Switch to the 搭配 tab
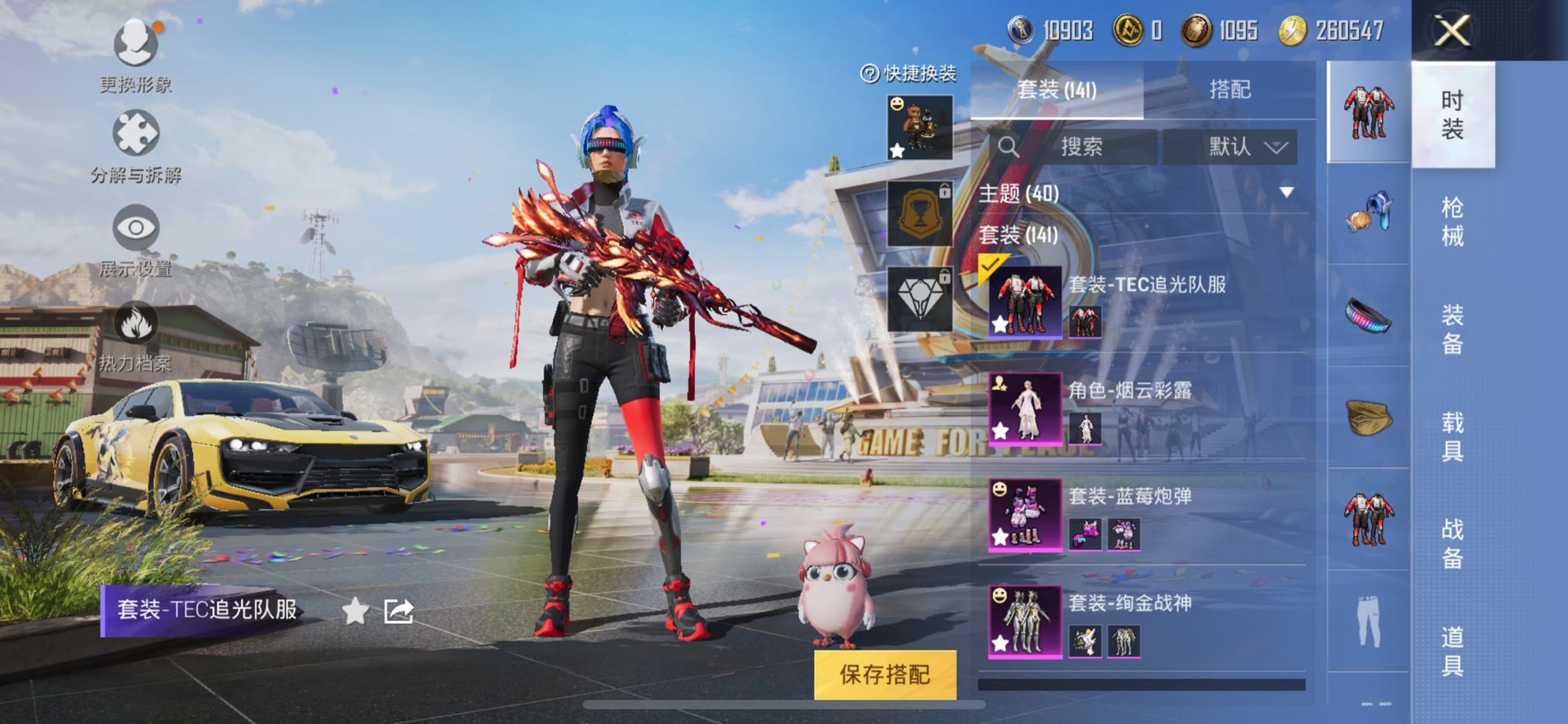 coord(1229,89)
